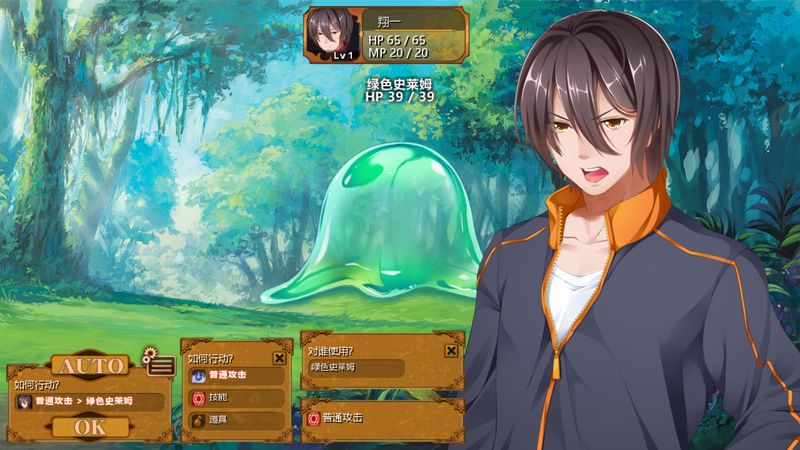Close the 对谁使用 target window
The height and width of the screenshot is (450, 800).
pos(451,351)
